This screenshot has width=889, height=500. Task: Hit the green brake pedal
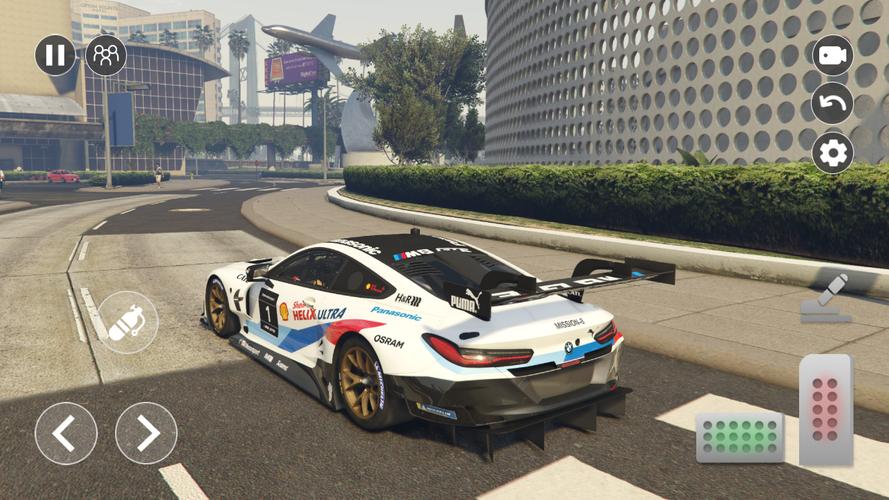(740, 437)
